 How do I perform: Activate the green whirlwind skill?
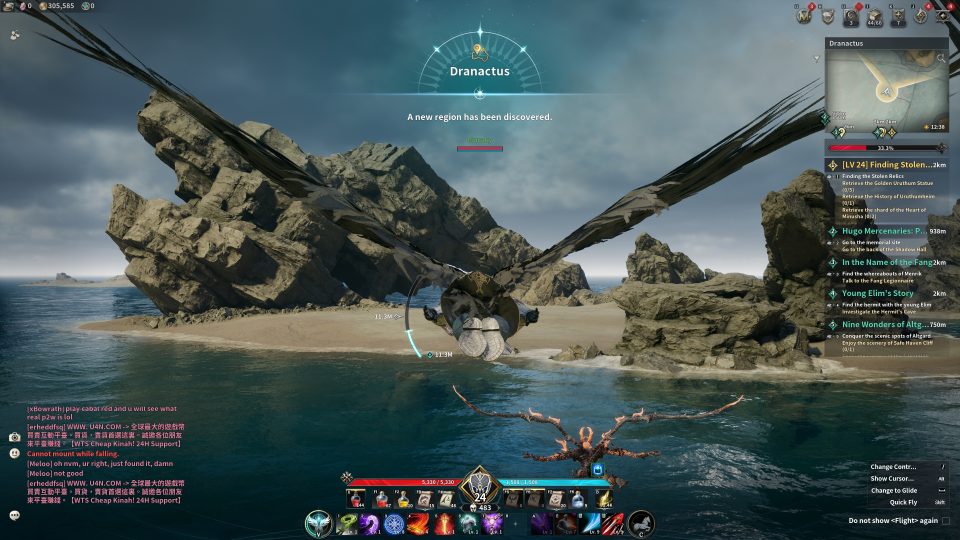tap(349, 523)
